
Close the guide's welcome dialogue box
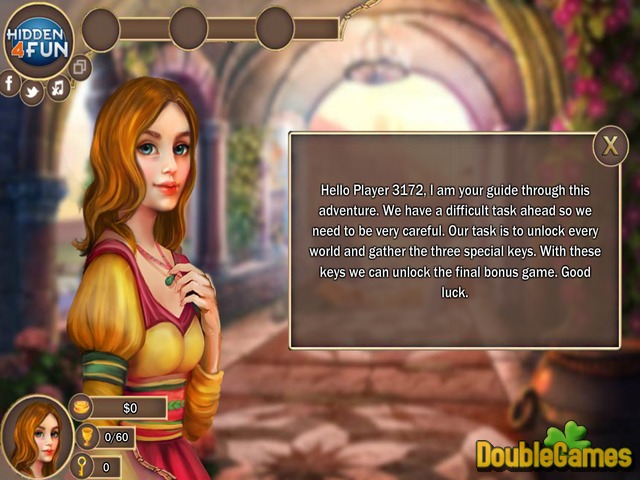click(609, 147)
